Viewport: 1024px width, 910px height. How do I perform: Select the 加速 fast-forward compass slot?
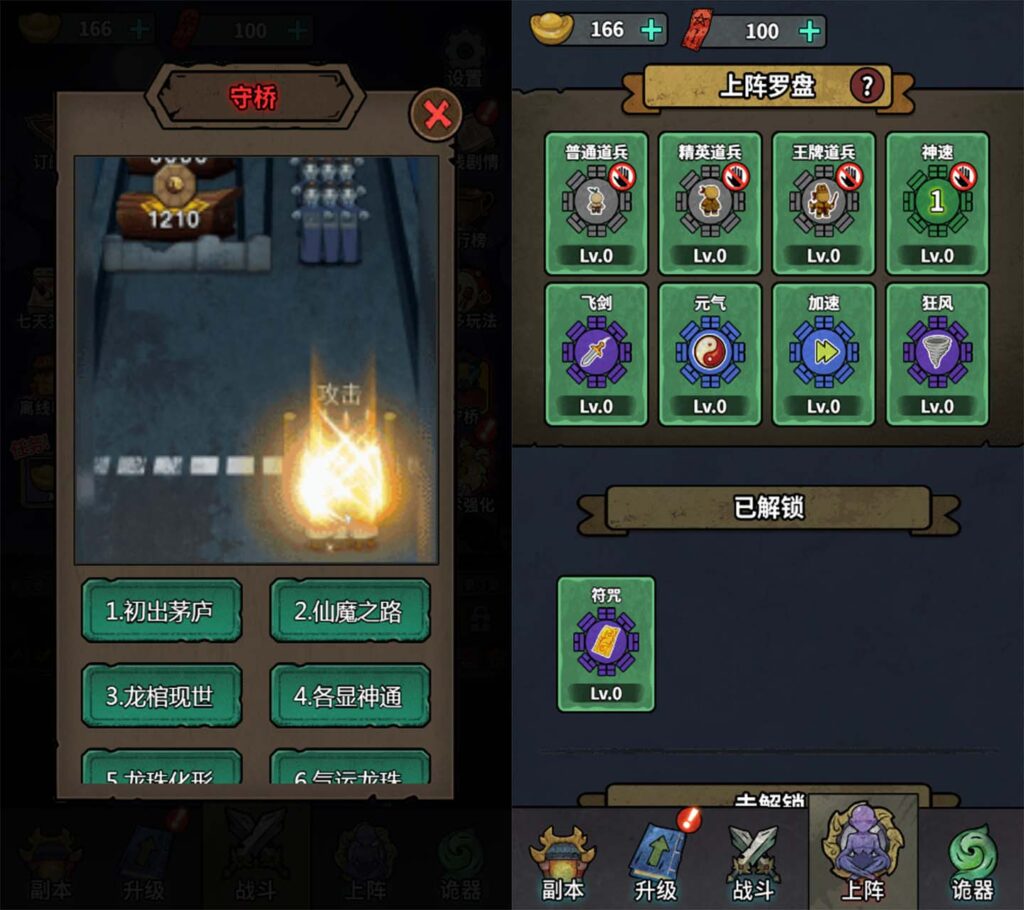pos(823,354)
